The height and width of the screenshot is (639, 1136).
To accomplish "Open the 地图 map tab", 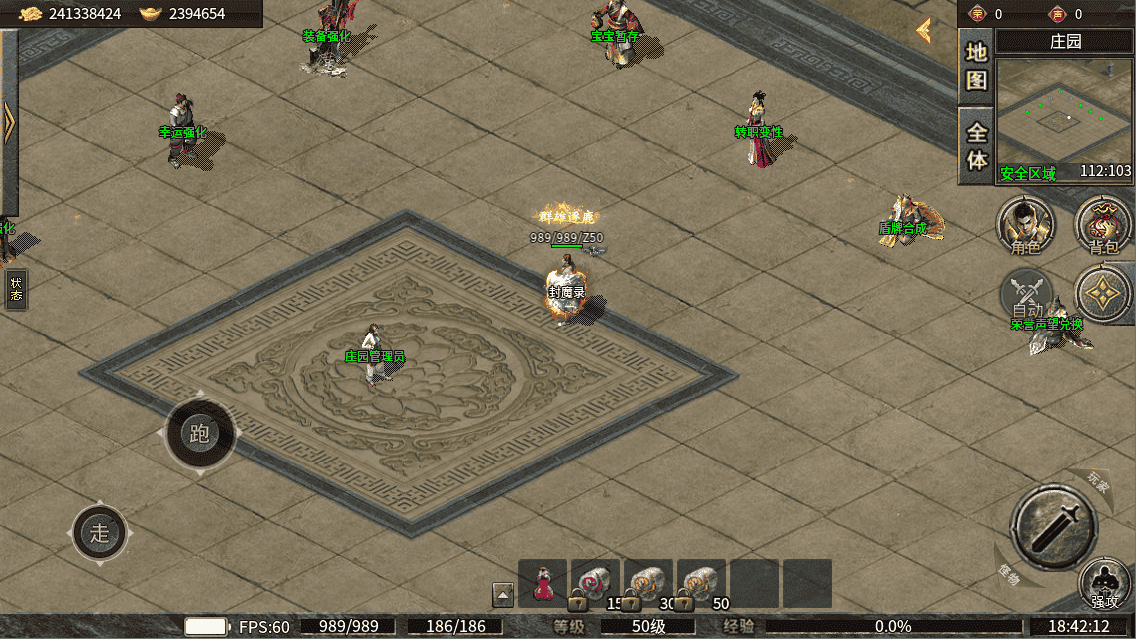I will 976,66.
